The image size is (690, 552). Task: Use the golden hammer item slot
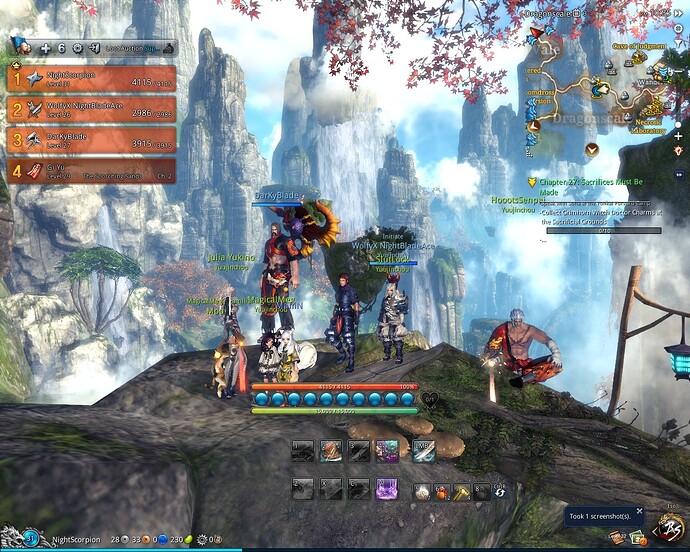[461, 491]
